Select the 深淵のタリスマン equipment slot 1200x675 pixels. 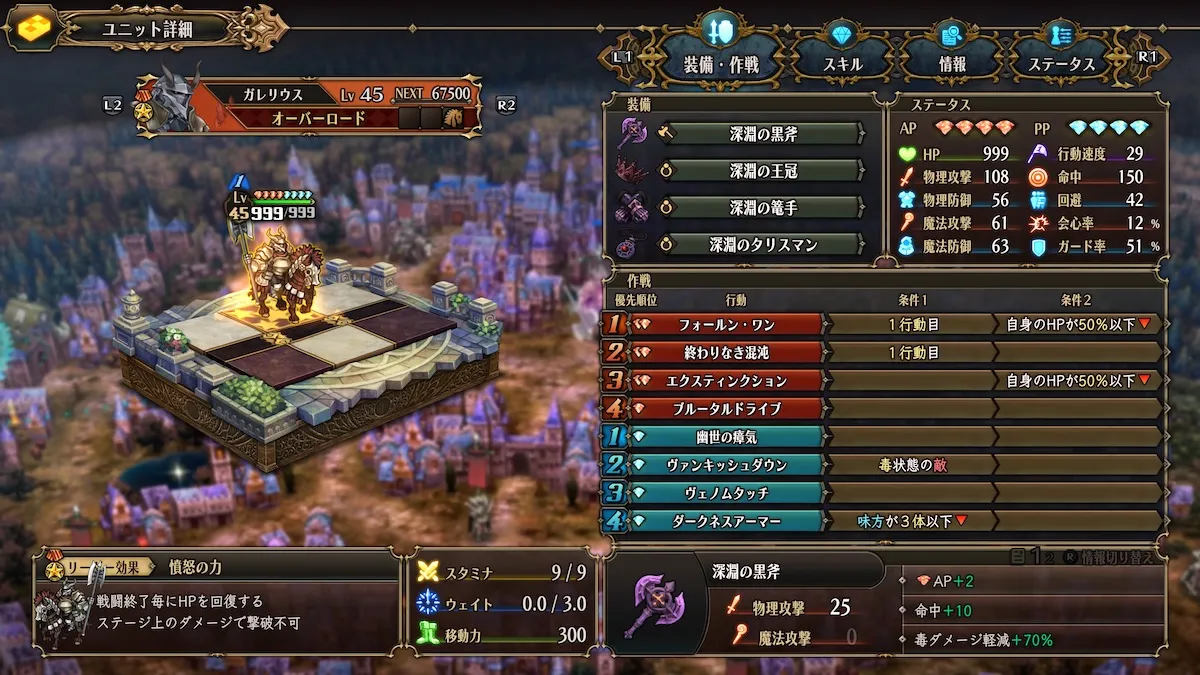click(x=762, y=244)
